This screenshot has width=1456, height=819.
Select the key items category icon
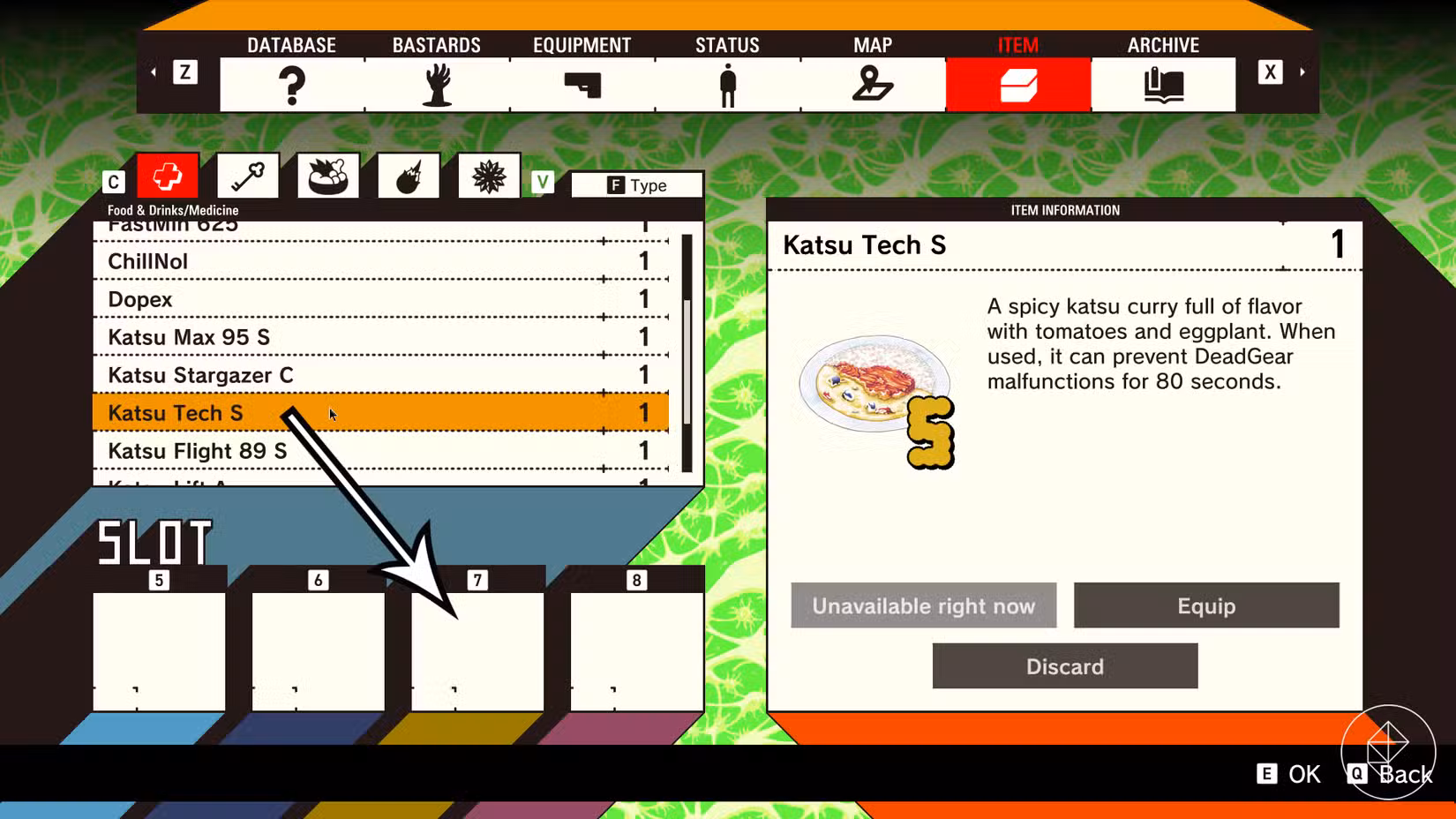pos(247,175)
